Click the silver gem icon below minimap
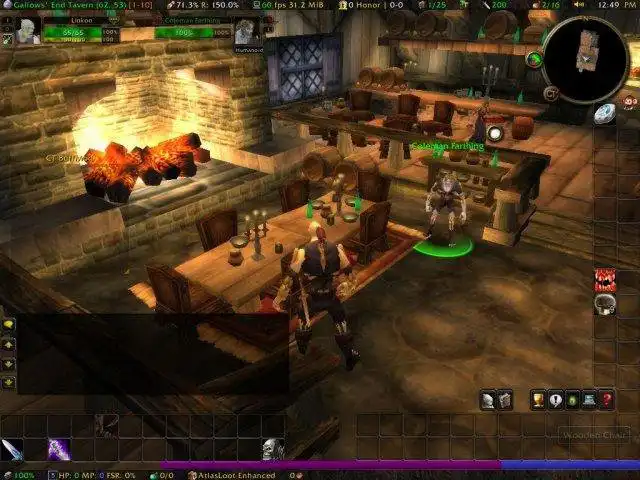The width and height of the screenshot is (640, 480). [x=603, y=114]
